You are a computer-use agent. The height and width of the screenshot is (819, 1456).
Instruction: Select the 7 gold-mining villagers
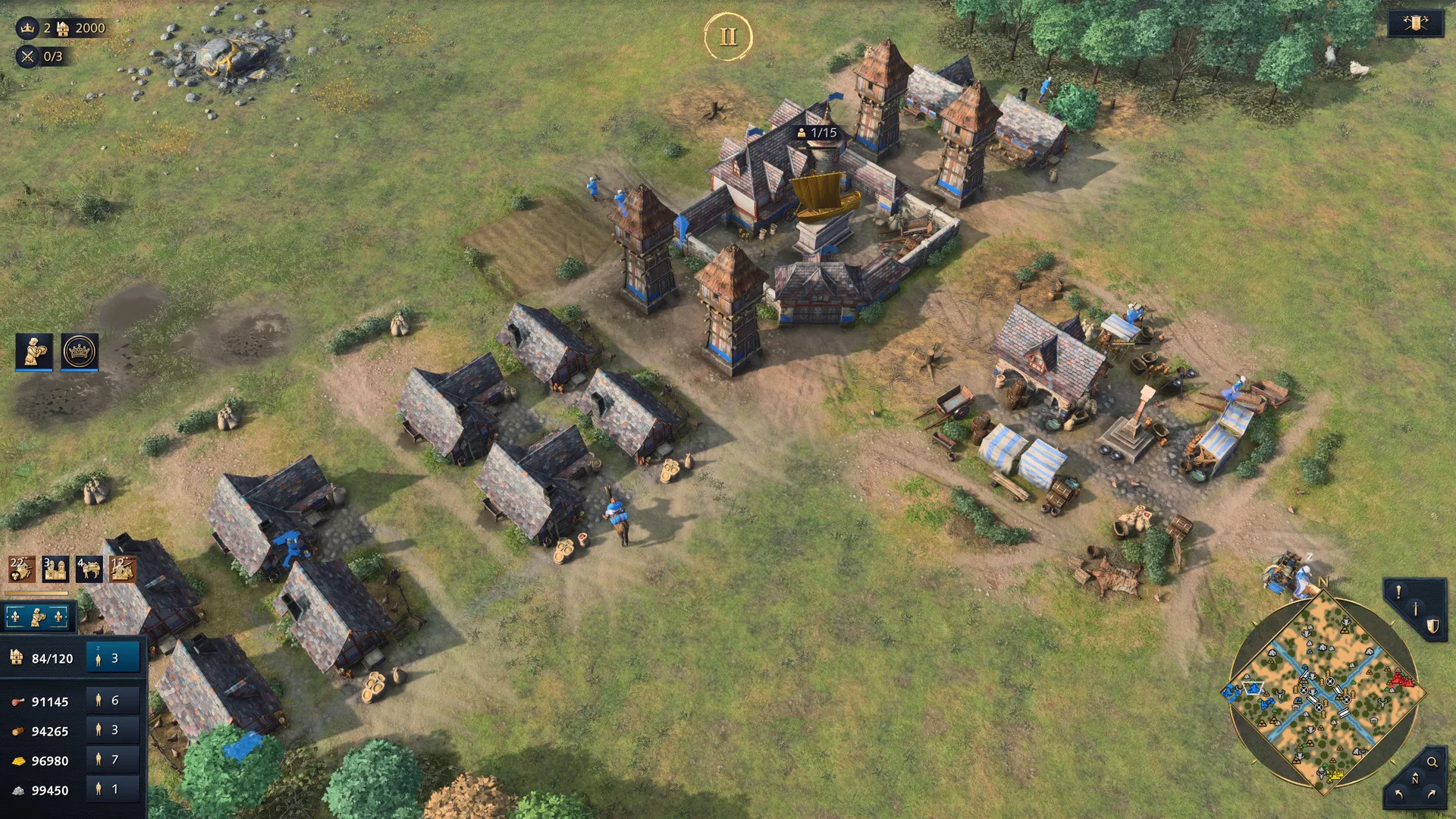click(113, 759)
